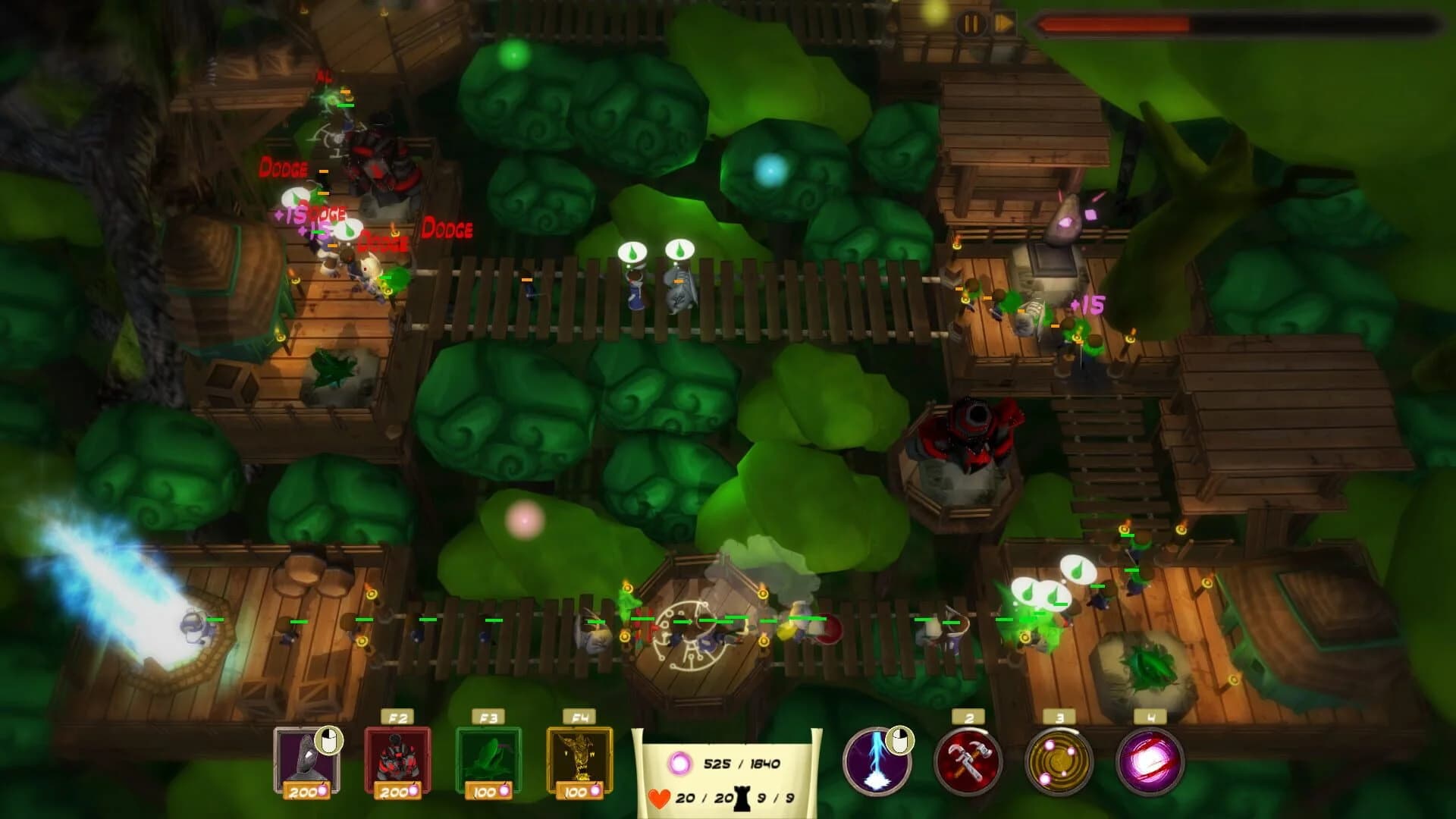
Task: Toggle fast-forward with the play arrow
Action: (x=1001, y=23)
